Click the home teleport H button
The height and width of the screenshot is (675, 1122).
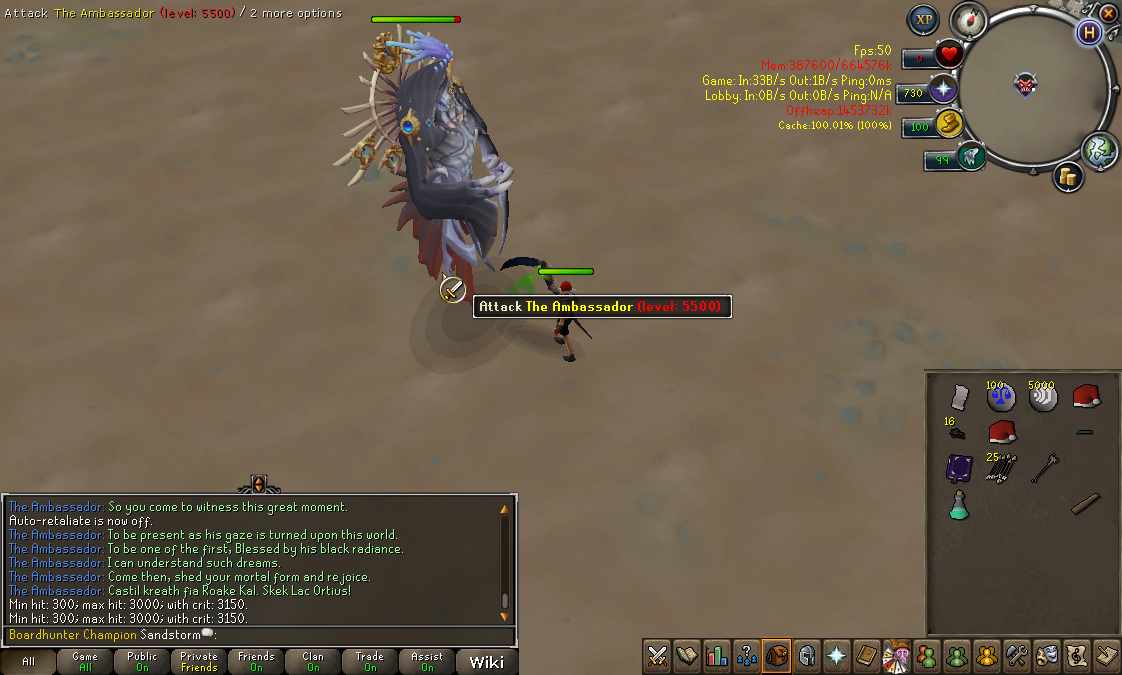(x=1088, y=32)
